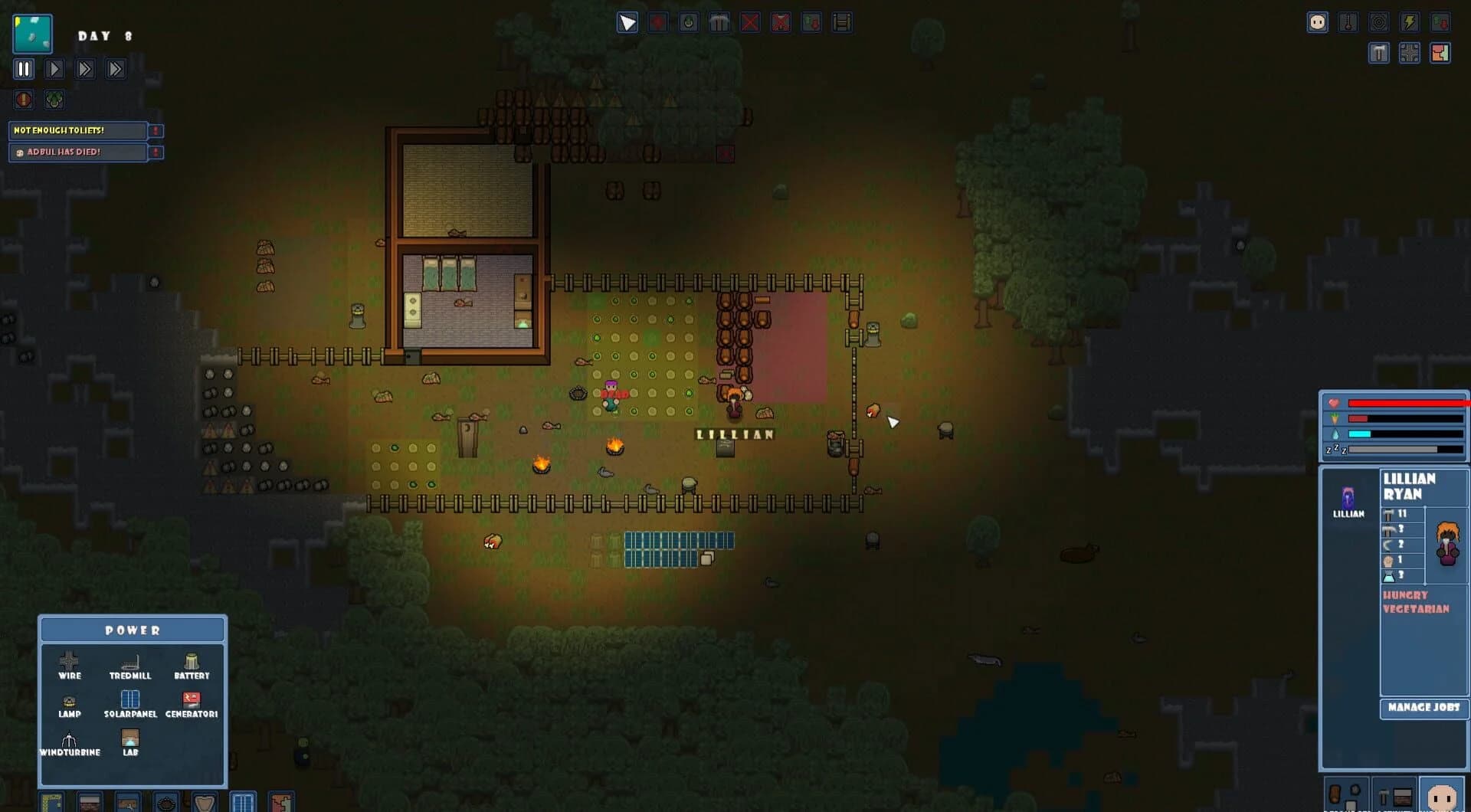The width and height of the screenshot is (1471, 812).
Task: Select the Battery build item
Action: coord(192,664)
